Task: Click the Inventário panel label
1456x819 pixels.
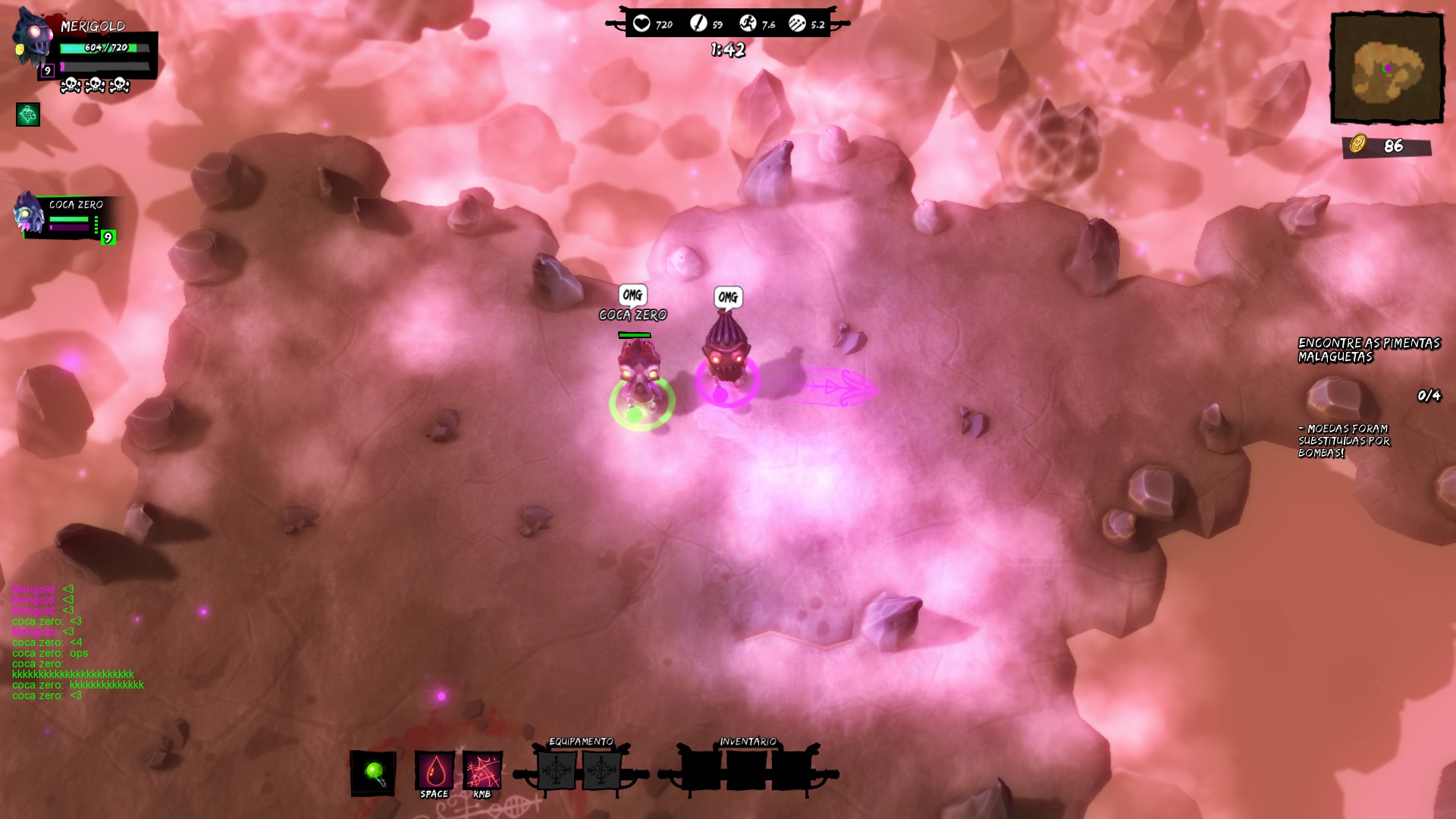Action: coord(749,741)
